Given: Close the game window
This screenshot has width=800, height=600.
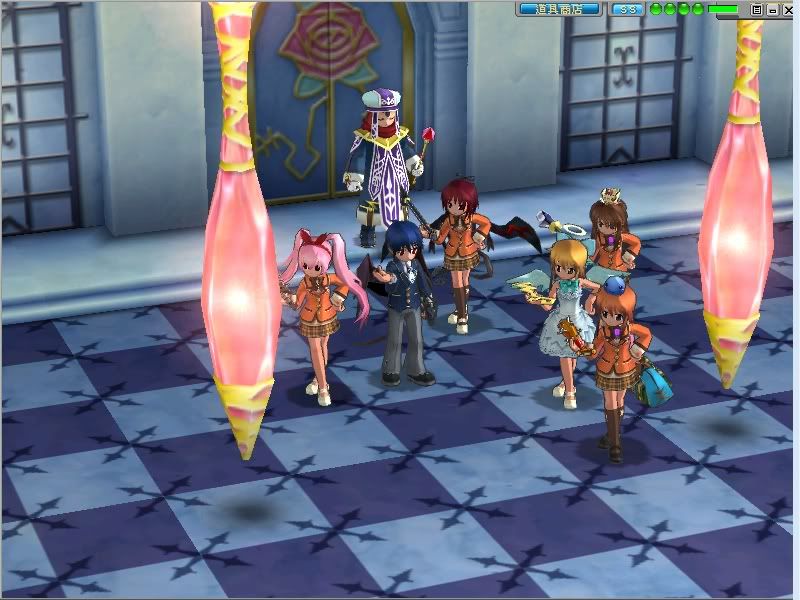Looking at the screenshot, I should 788,9.
